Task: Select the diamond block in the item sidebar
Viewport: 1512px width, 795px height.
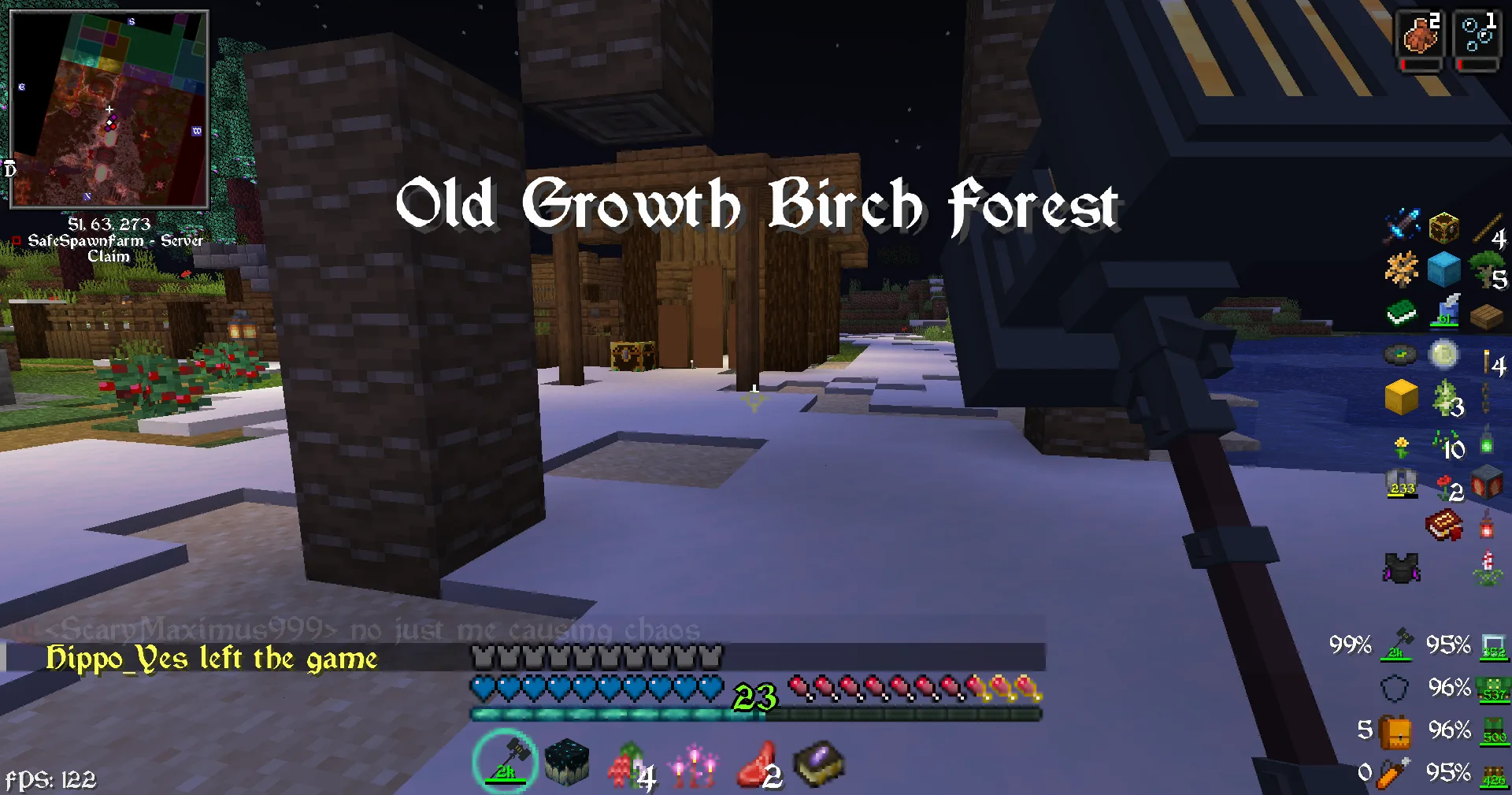Action: pos(1443,270)
